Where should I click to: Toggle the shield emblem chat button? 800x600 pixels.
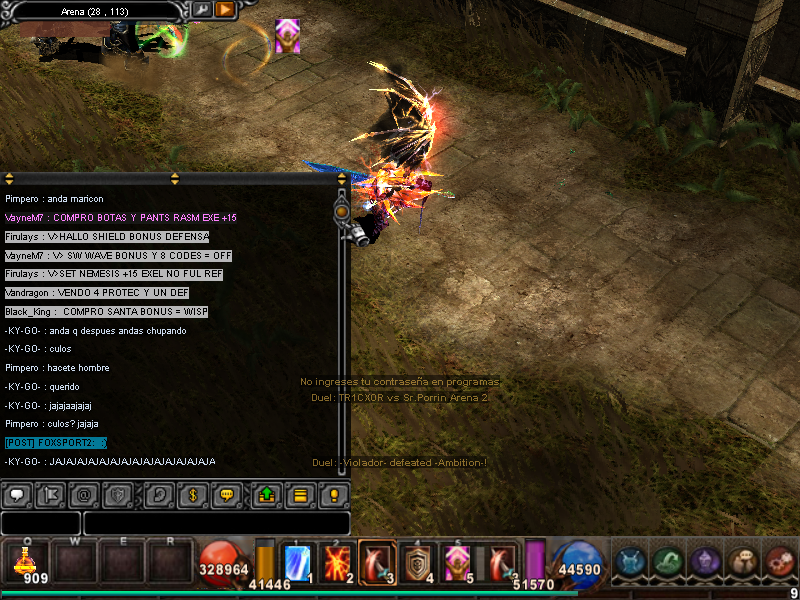(x=117, y=494)
